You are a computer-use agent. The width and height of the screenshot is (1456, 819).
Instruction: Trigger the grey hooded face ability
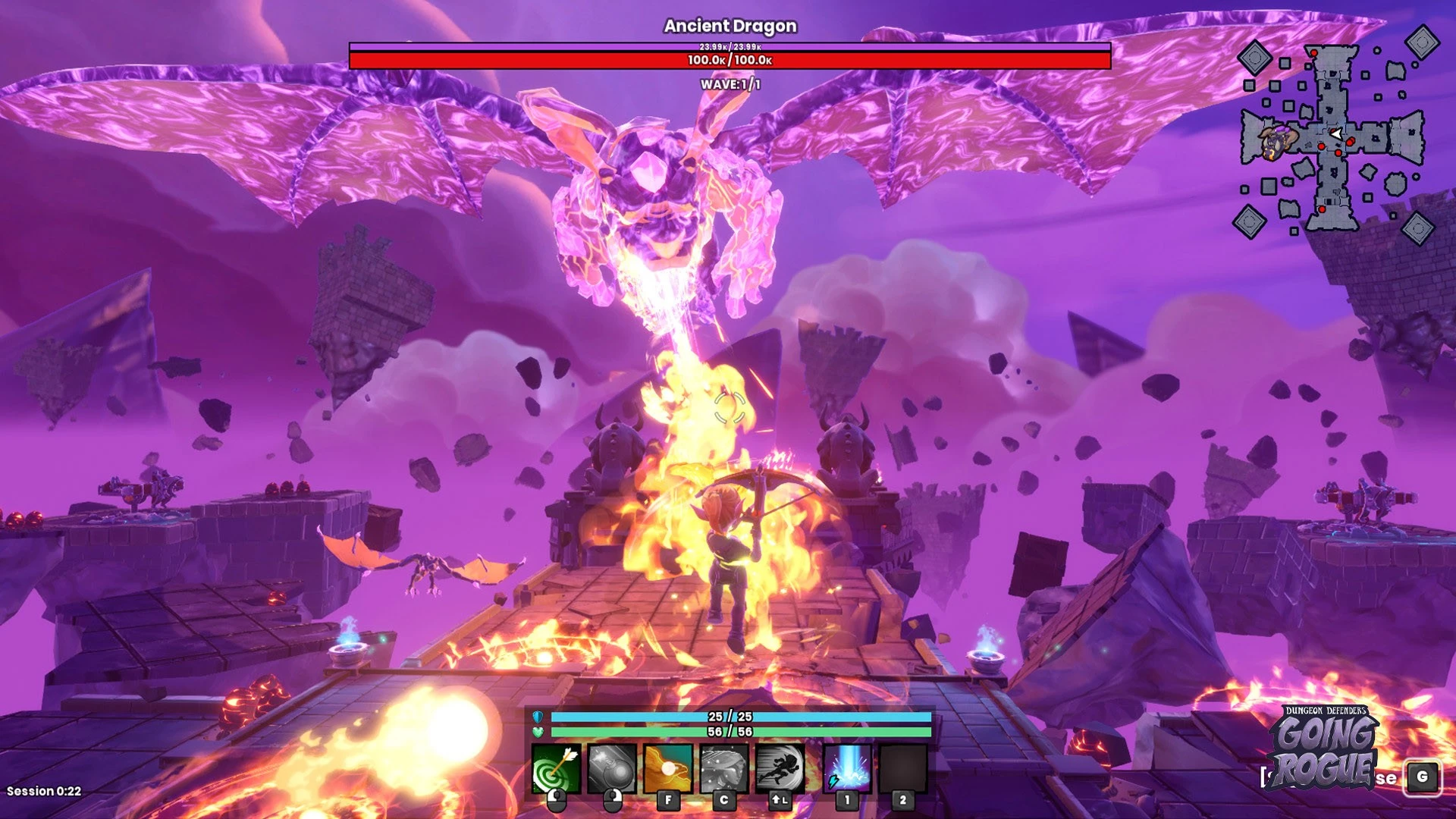724,768
